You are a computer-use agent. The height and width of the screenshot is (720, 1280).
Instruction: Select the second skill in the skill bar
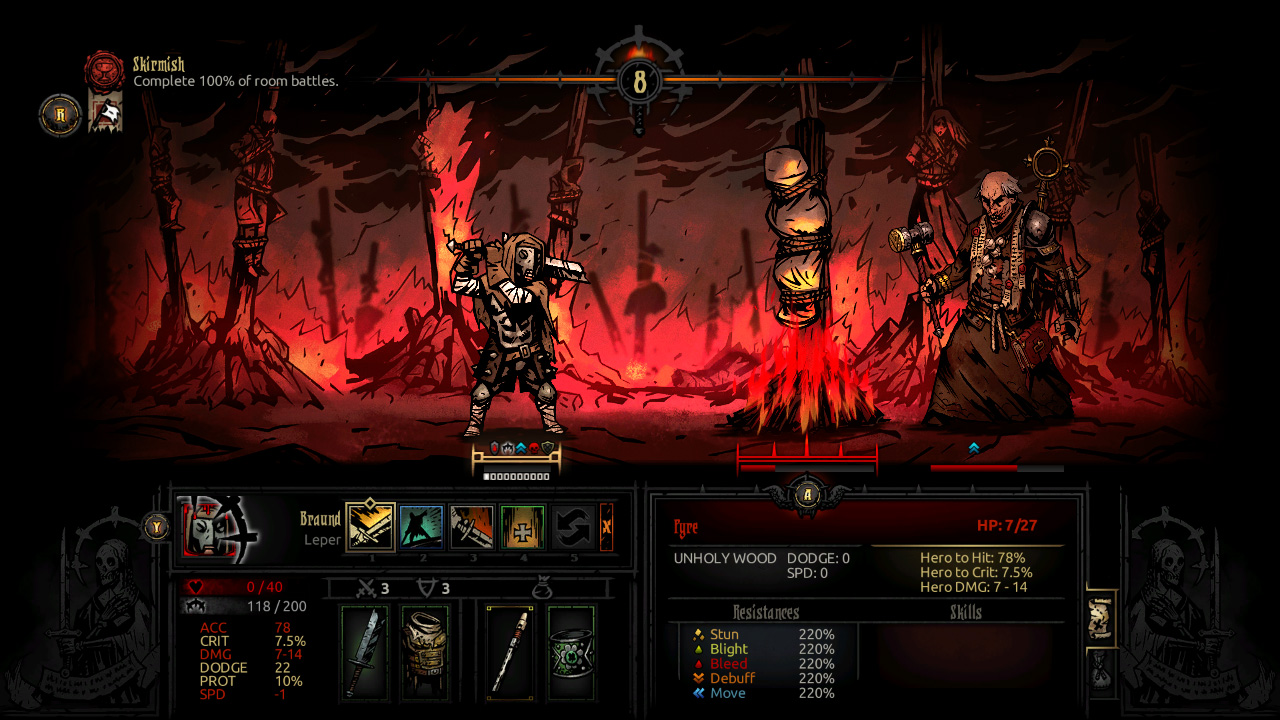[420, 525]
